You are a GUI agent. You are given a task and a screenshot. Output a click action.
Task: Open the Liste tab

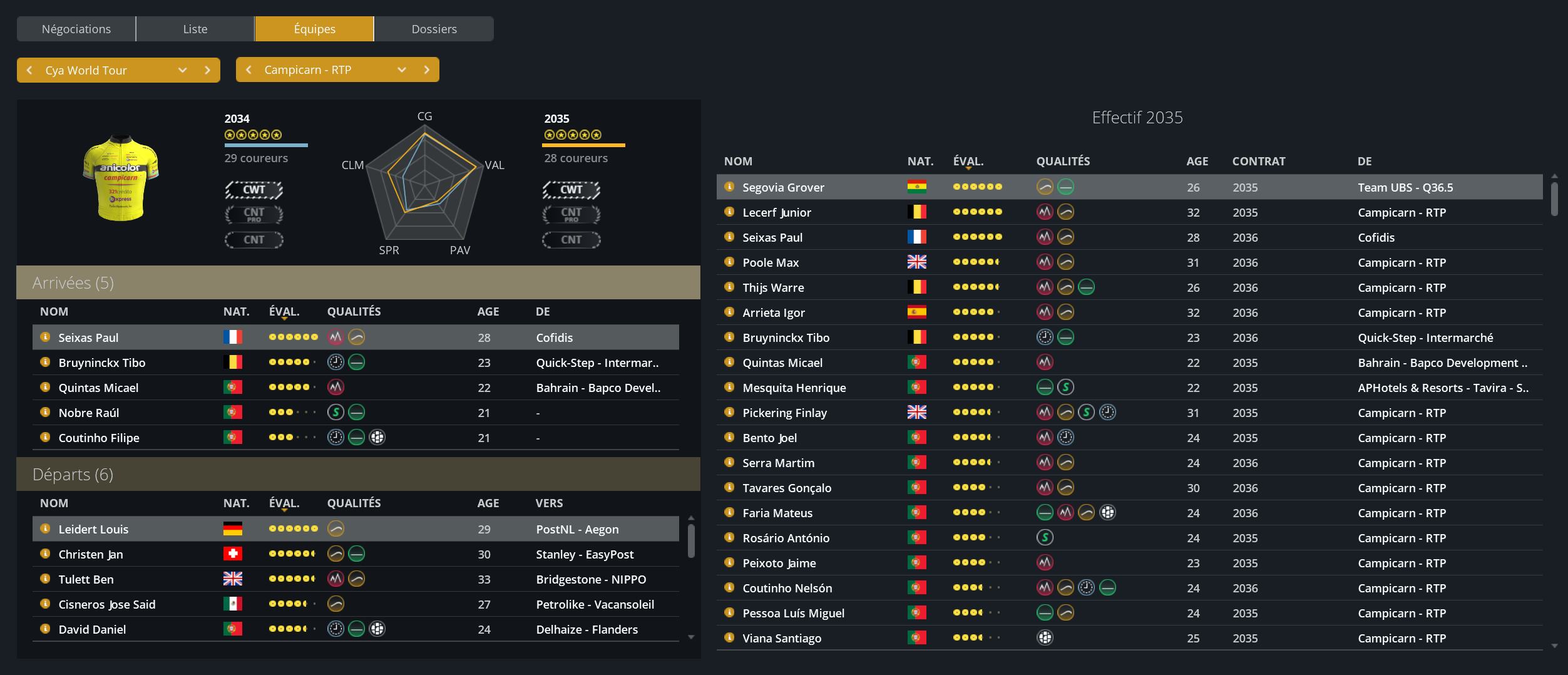(195, 29)
